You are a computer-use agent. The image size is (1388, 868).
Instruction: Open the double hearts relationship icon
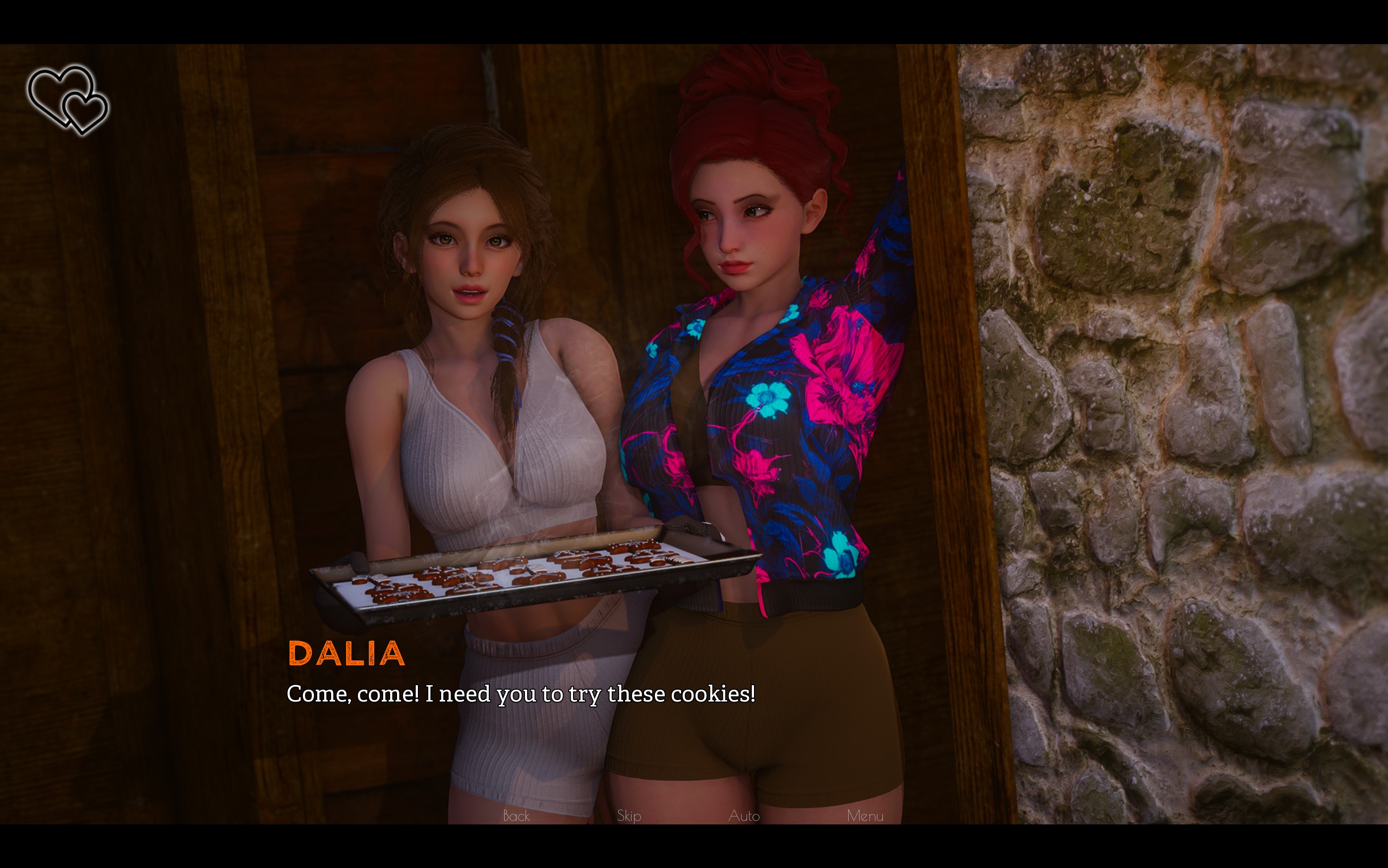[x=68, y=99]
